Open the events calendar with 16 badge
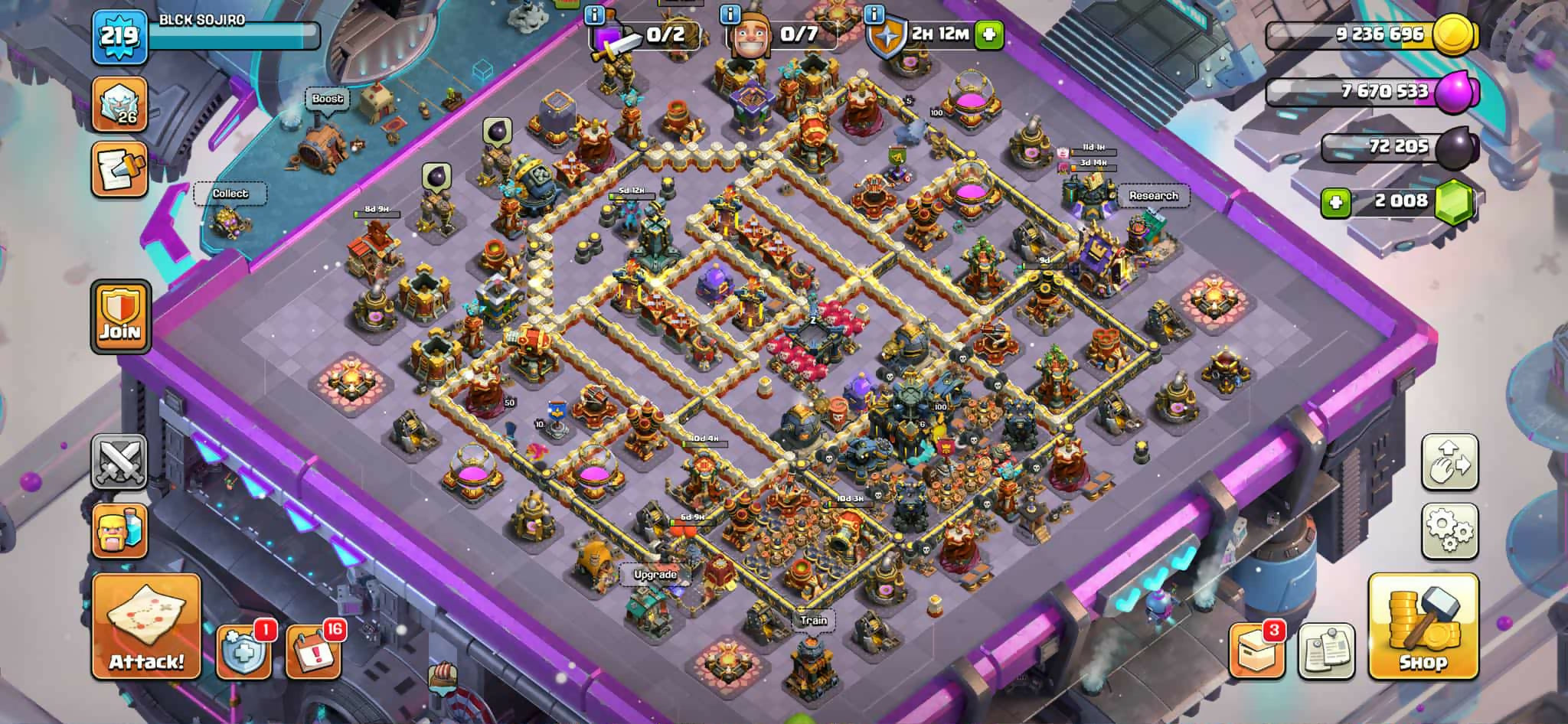 [313, 652]
